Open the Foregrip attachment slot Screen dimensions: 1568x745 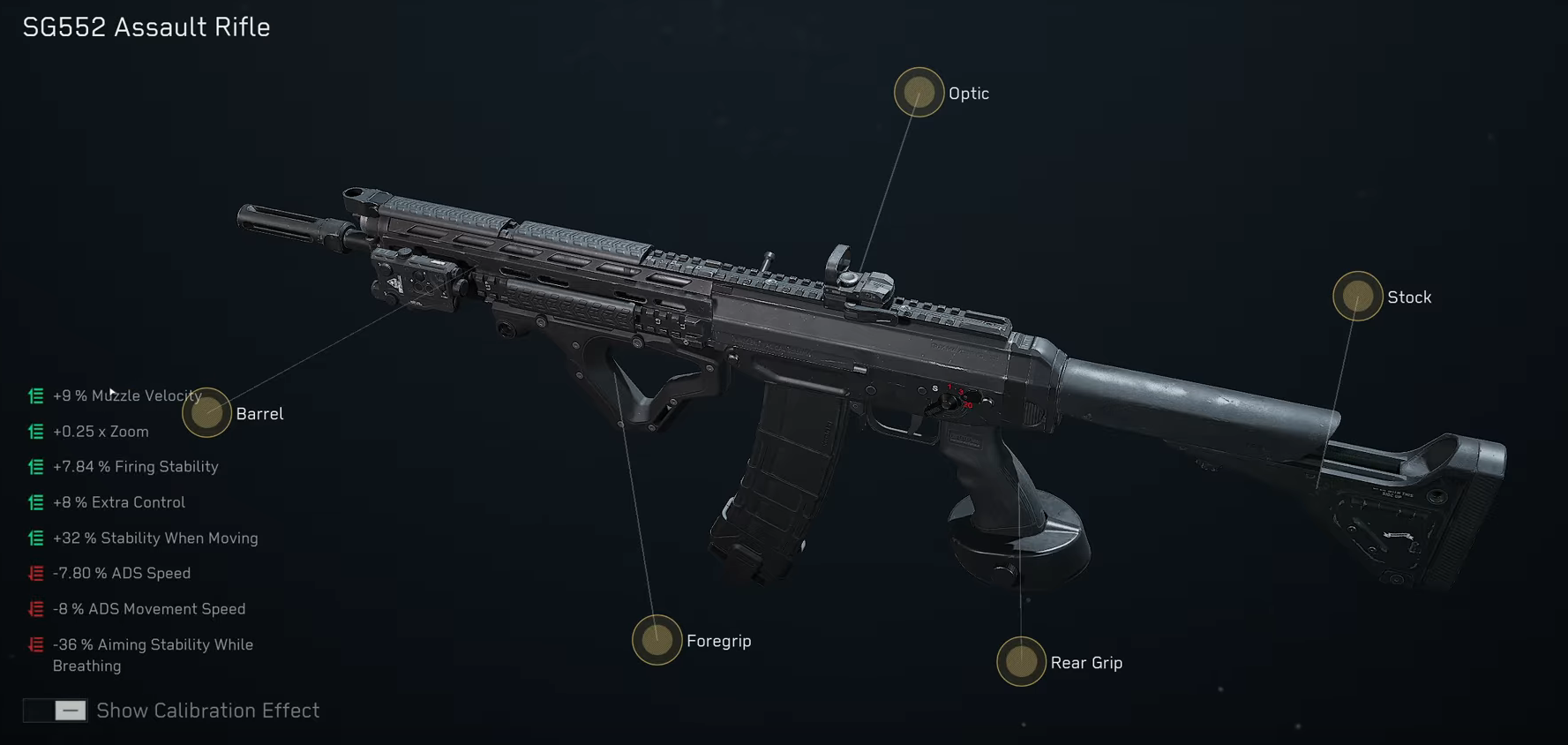pyautogui.click(x=656, y=641)
